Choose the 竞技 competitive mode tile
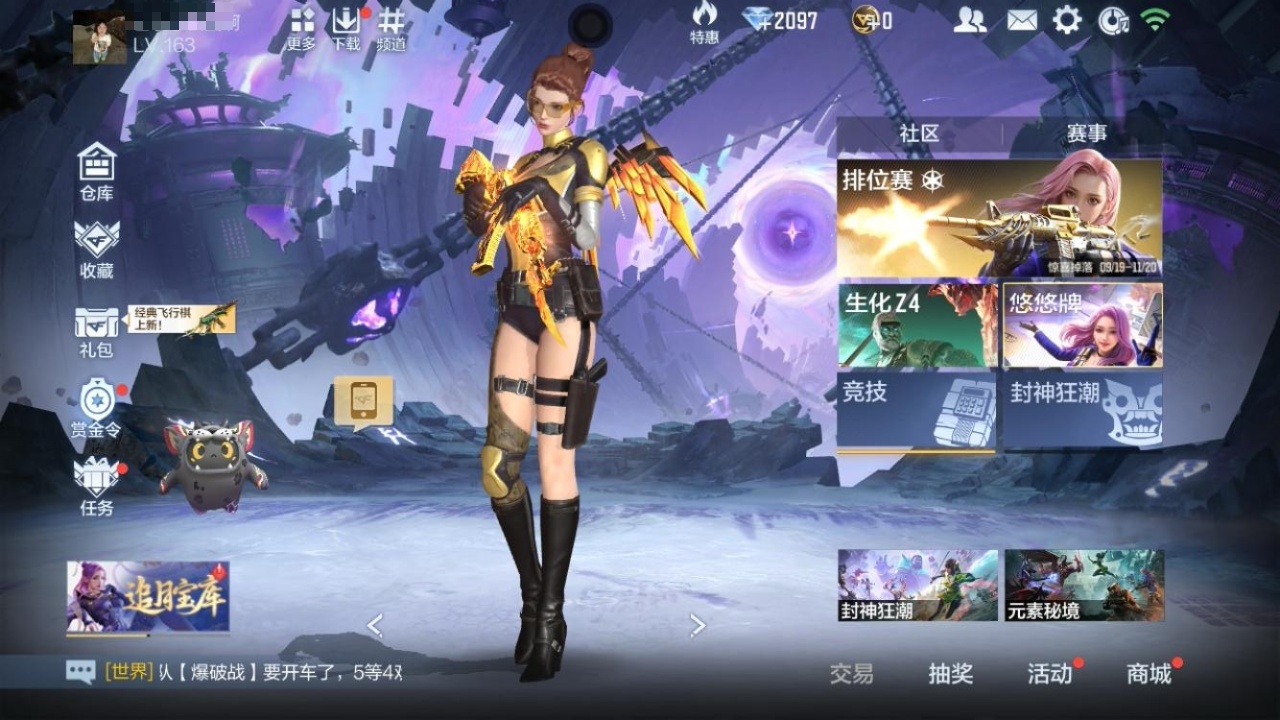This screenshot has width=1280, height=720. pos(917,410)
